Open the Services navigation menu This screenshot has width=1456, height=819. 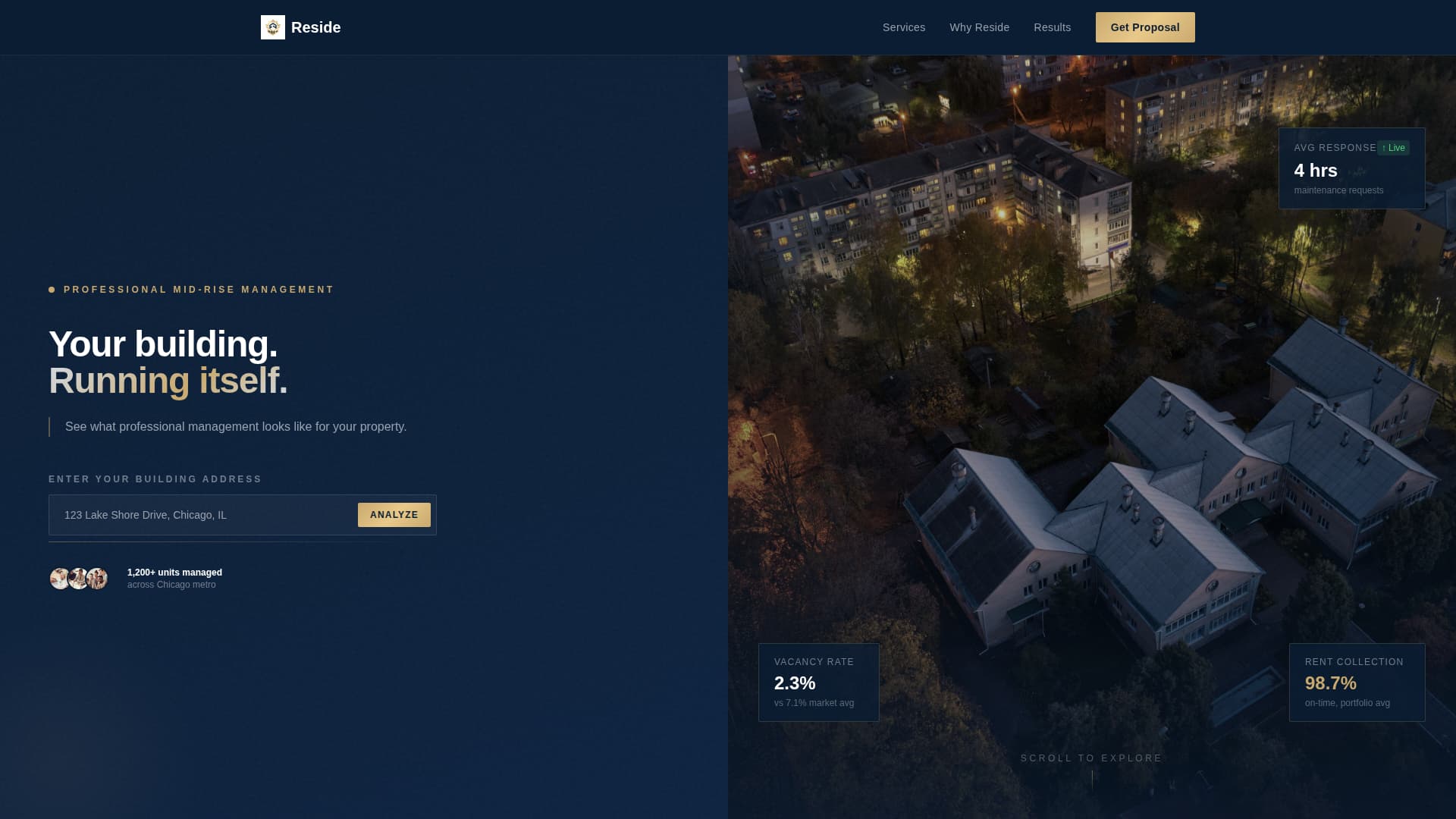(903, 27)
